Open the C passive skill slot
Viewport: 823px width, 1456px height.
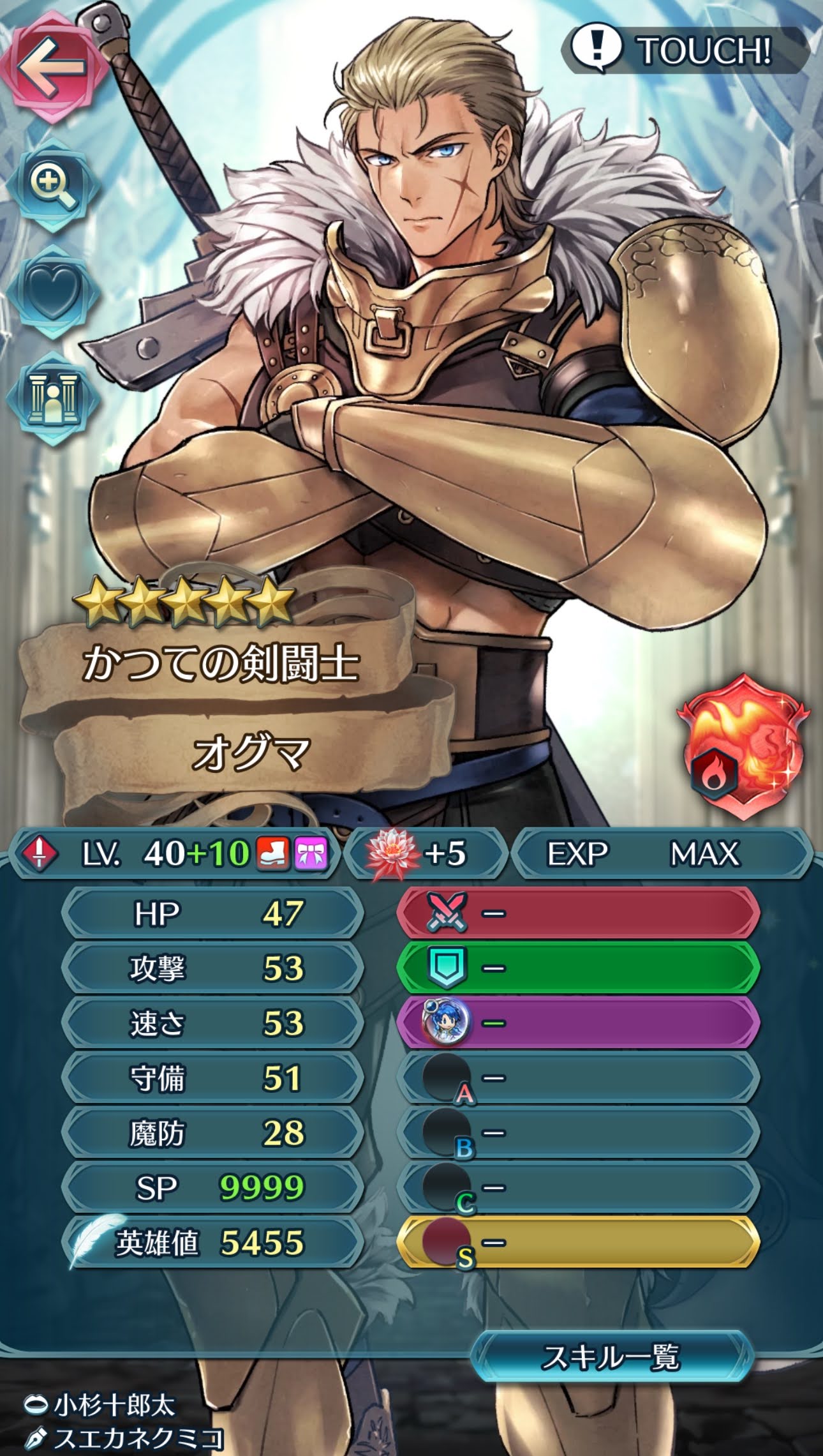pos(578,1188)
